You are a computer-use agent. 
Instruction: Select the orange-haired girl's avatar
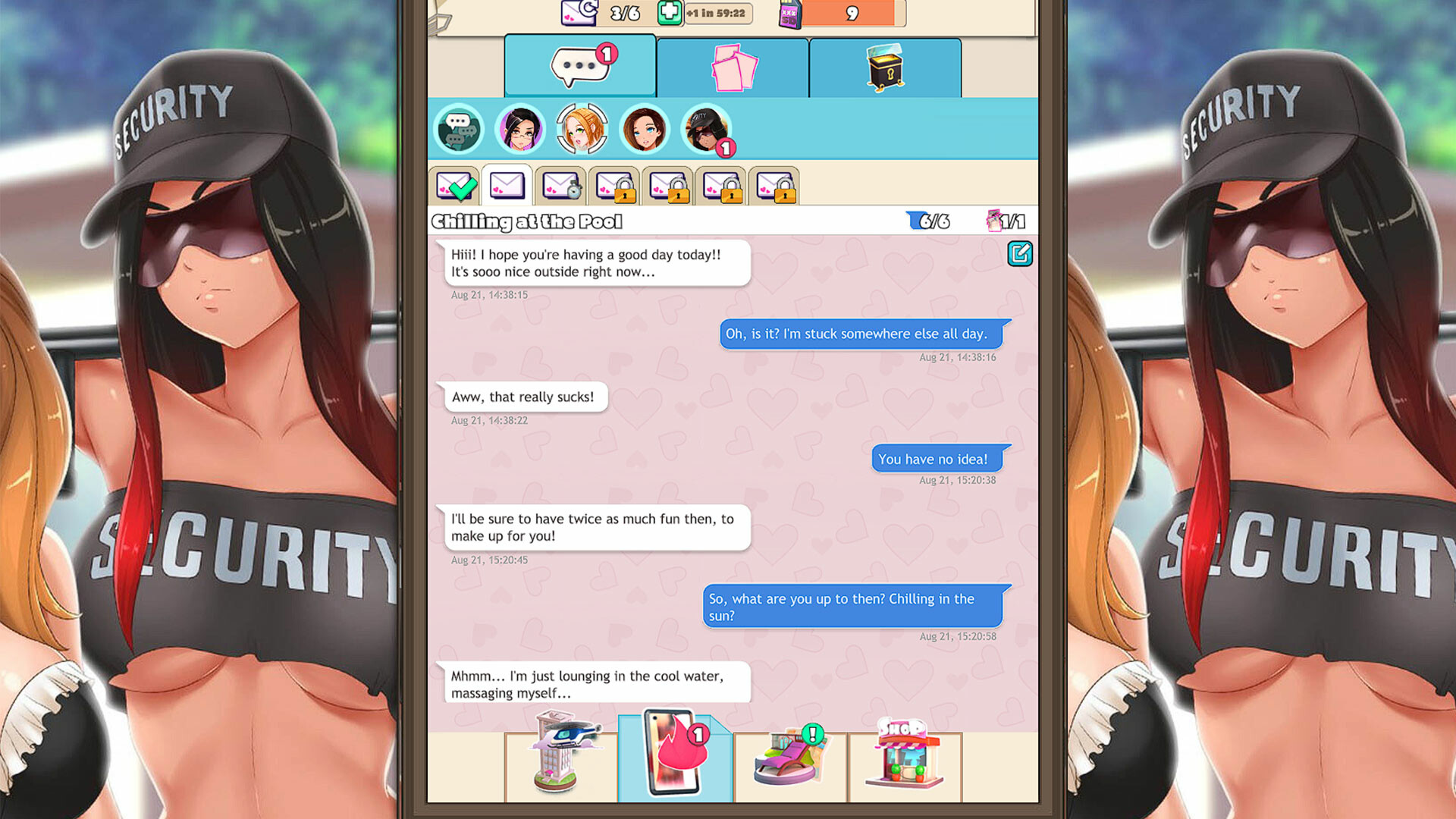pos(582,129)
